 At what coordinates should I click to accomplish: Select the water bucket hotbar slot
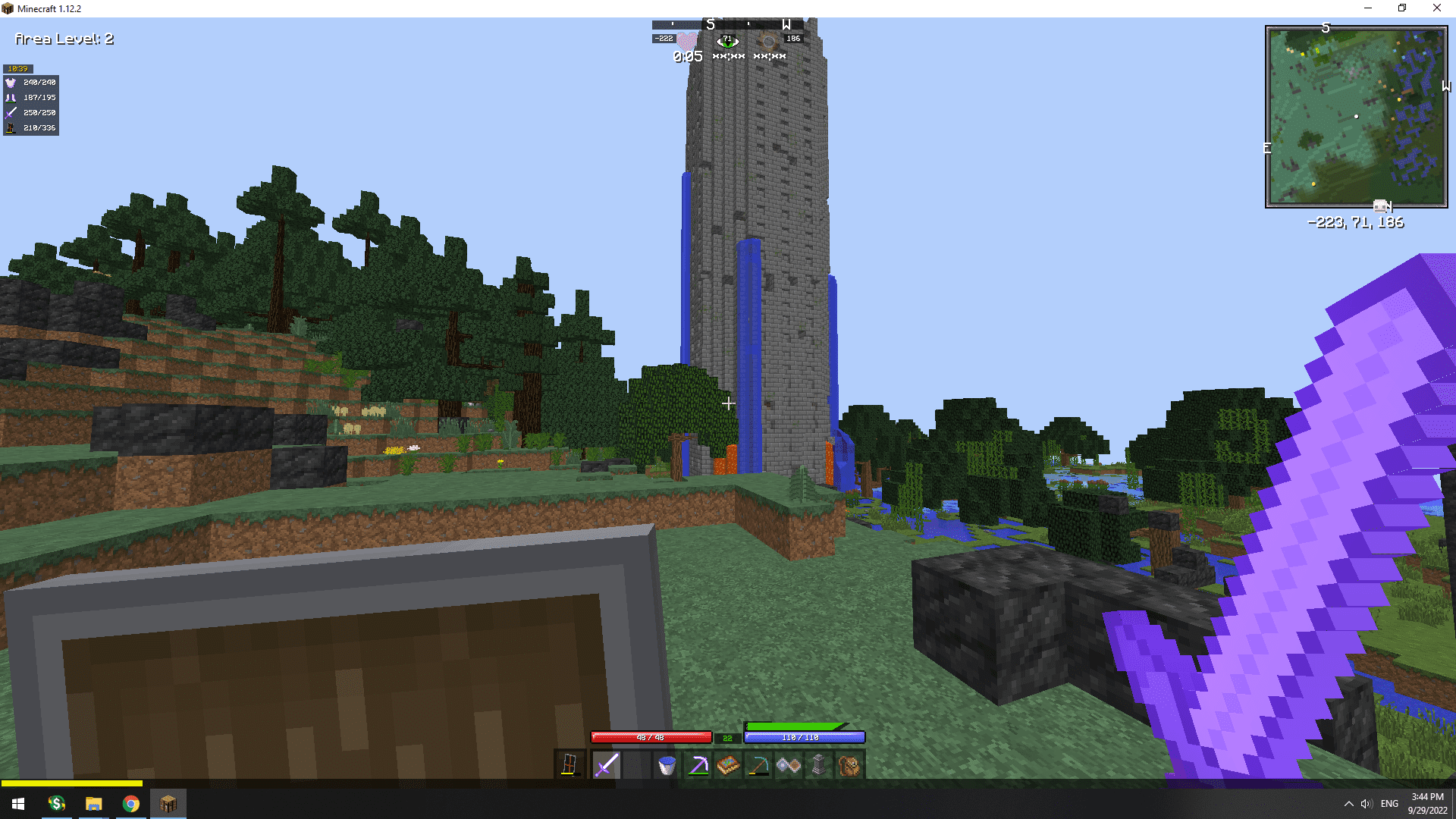pyautogui.click(x=667, y=765)
